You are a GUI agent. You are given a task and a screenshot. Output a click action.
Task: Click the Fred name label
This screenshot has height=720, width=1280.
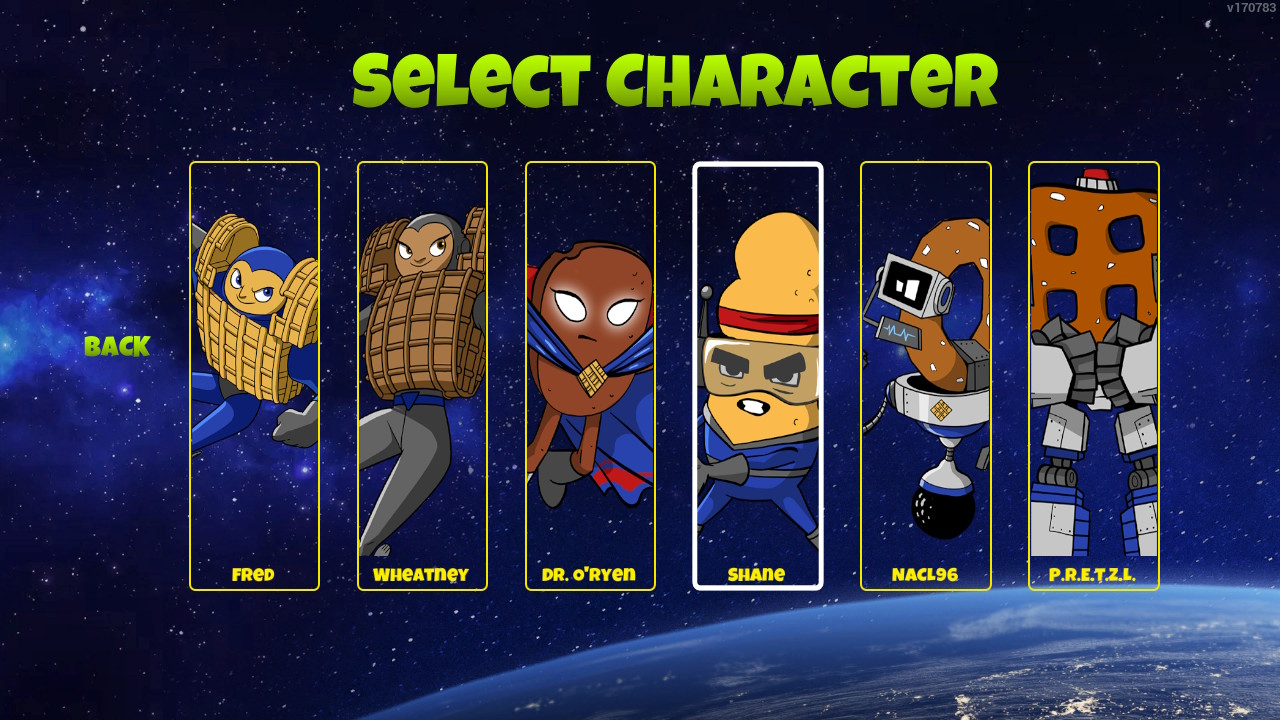255,574
